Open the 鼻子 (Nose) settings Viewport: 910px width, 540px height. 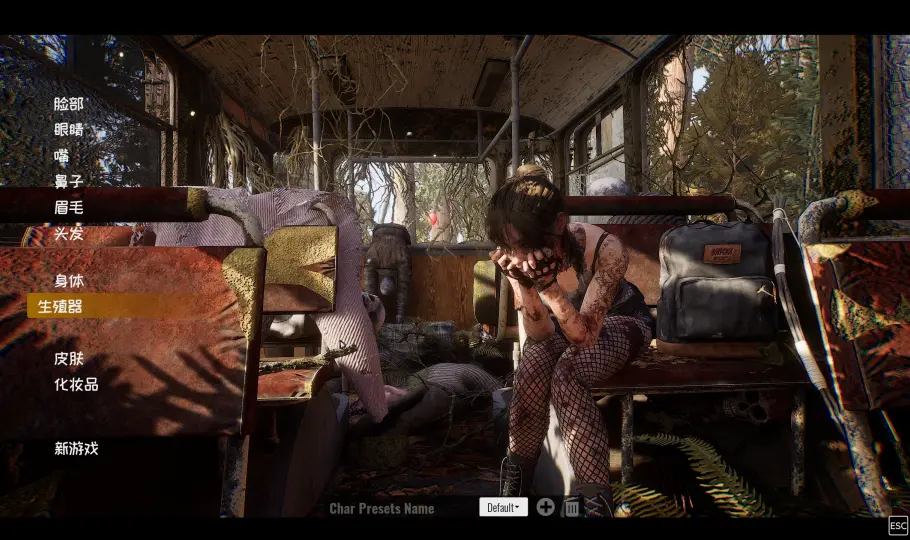[69, 181]
